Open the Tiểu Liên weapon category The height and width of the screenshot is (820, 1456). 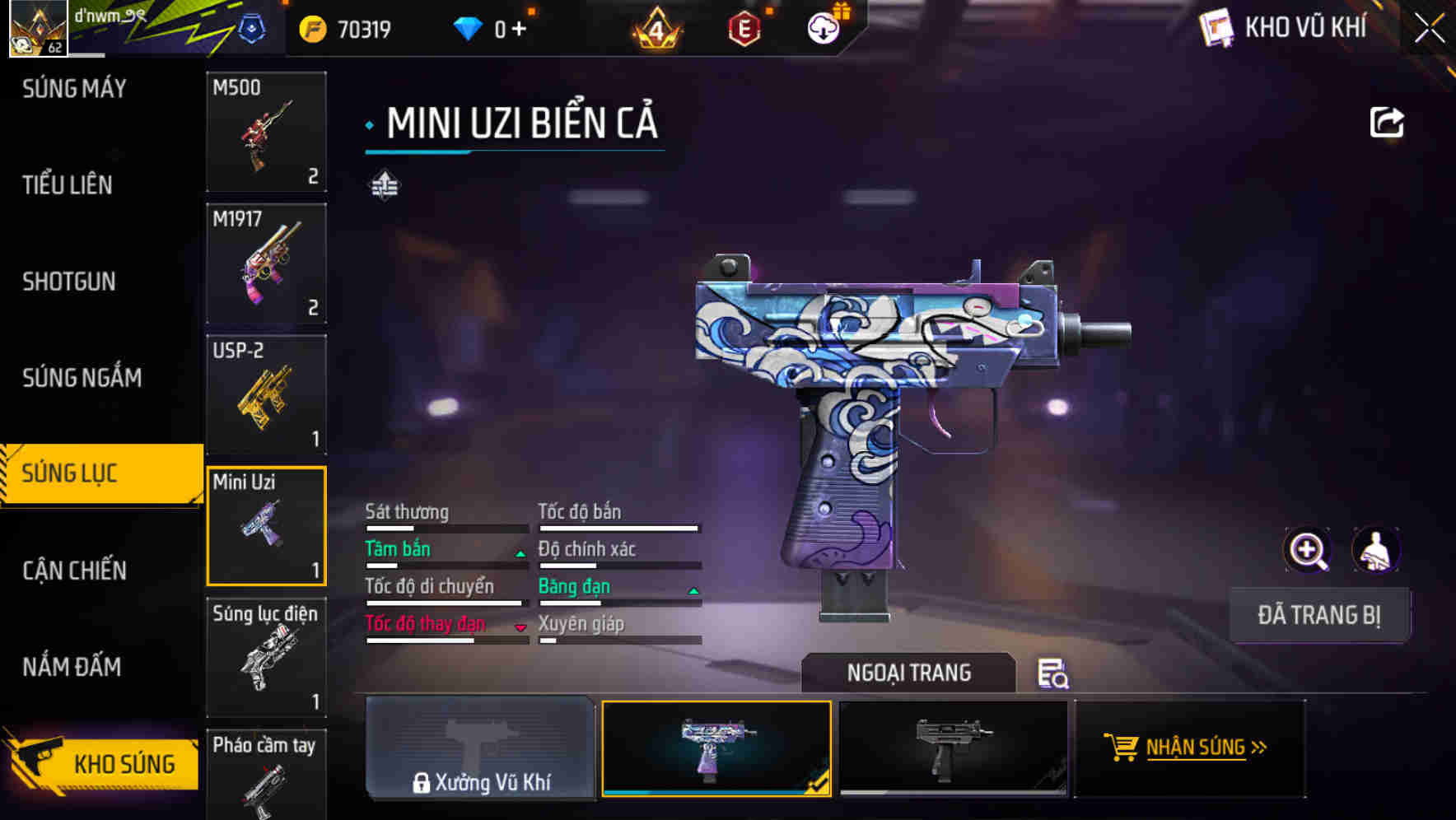coord(68,185)
